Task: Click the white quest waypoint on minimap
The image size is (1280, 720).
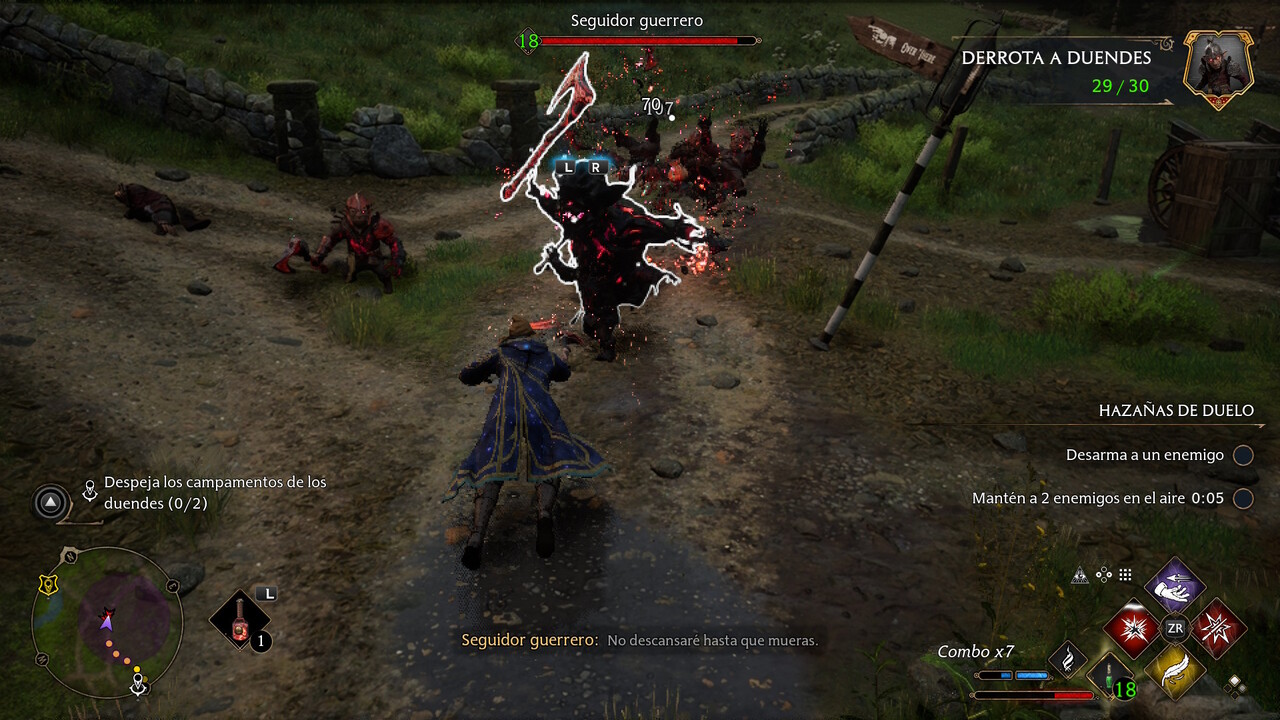Action: (139, 685)
